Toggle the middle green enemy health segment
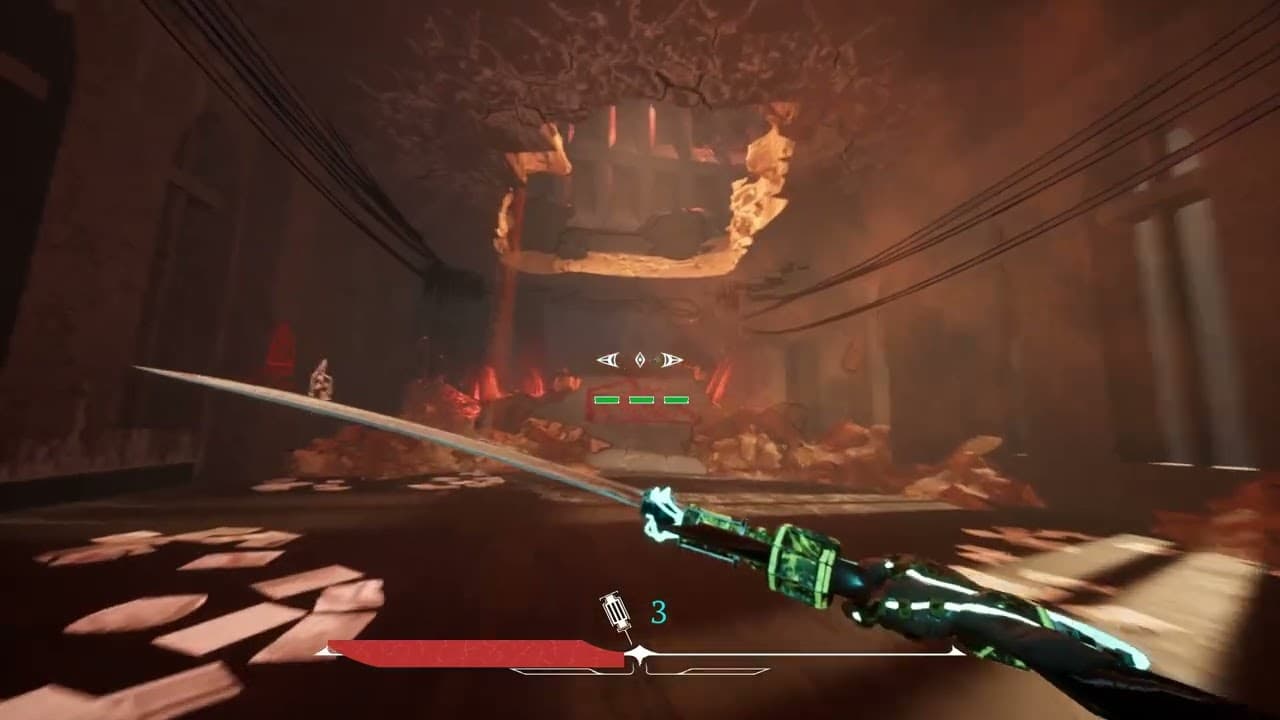Viewport: 1280px width, 720px height. click(x=640, y=398)
